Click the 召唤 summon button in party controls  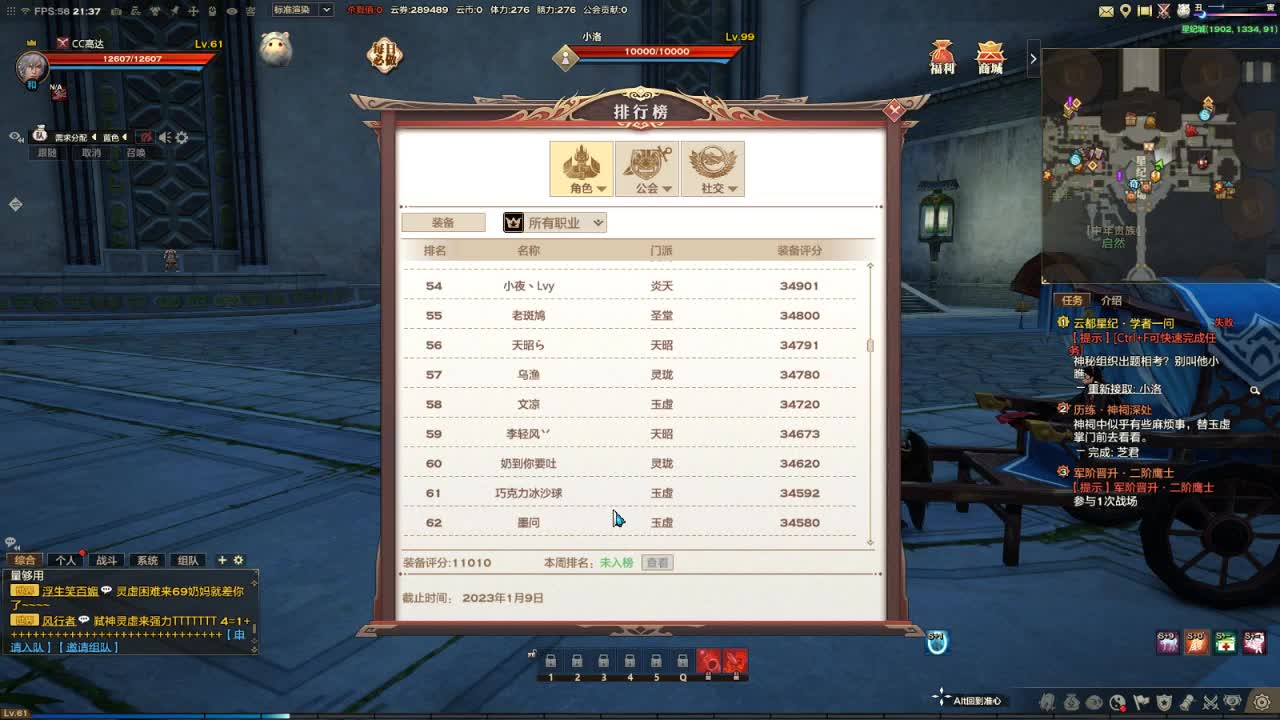click(136, 152)
